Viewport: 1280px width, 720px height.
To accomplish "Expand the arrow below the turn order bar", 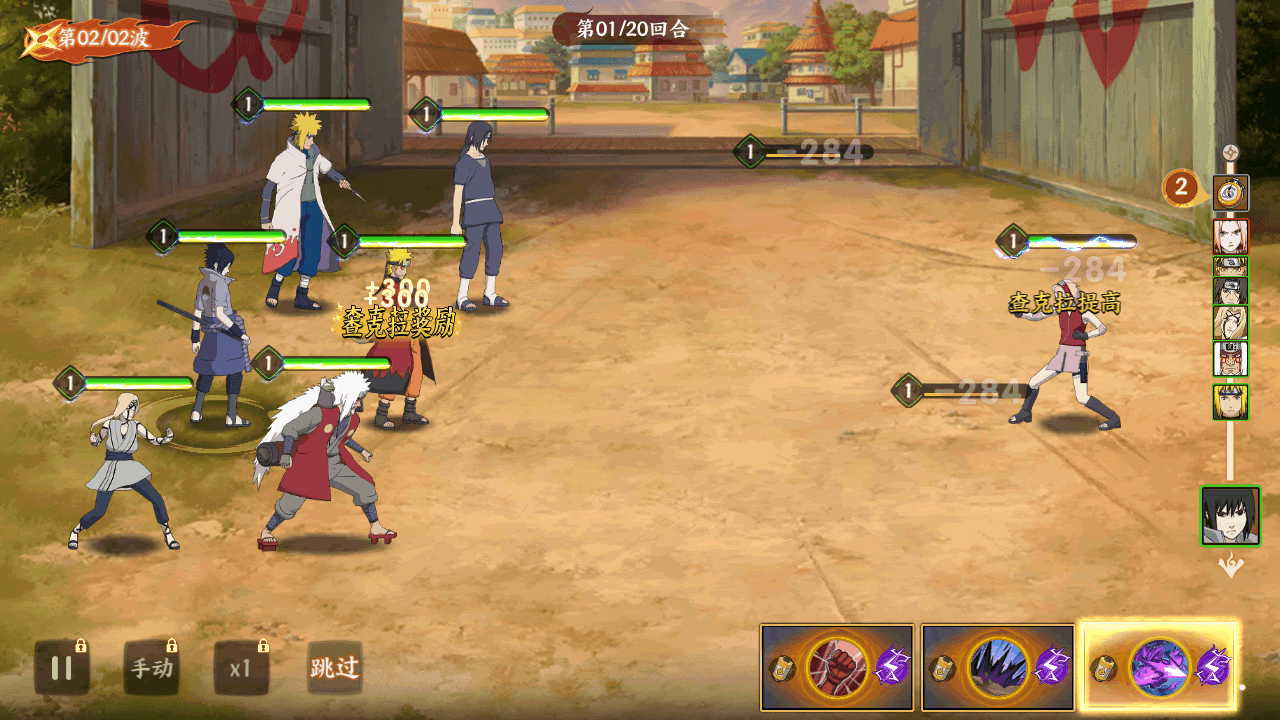I will (x=1230, y=567).
